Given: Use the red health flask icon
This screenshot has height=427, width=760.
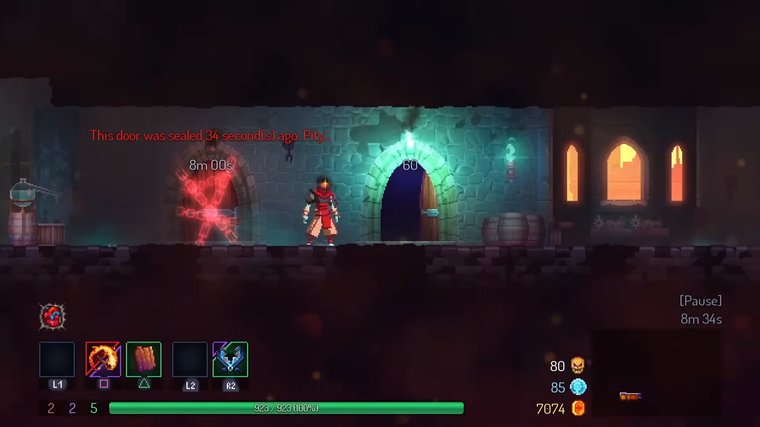Looking at the screenshot, I should tap(52, 317).
